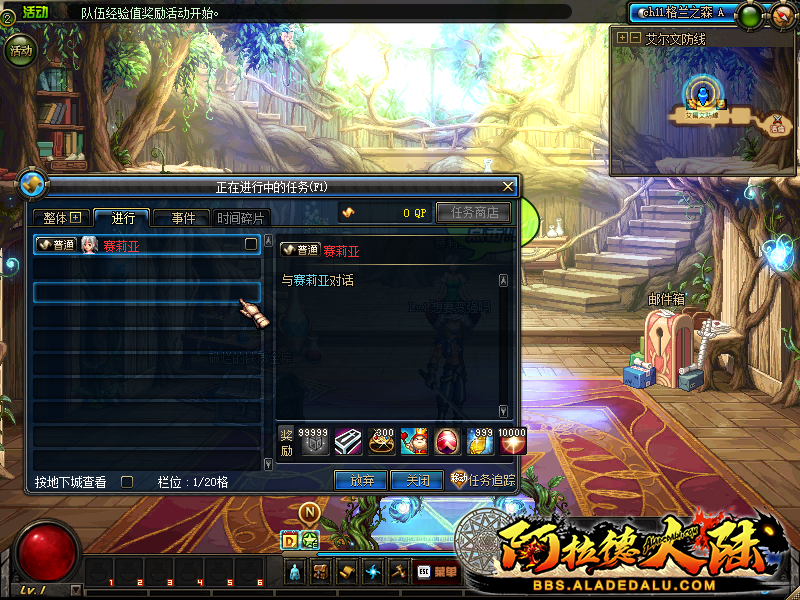800x600 pixels.
Task: Open the 事件 quest tab
Action: coord(182,218)
